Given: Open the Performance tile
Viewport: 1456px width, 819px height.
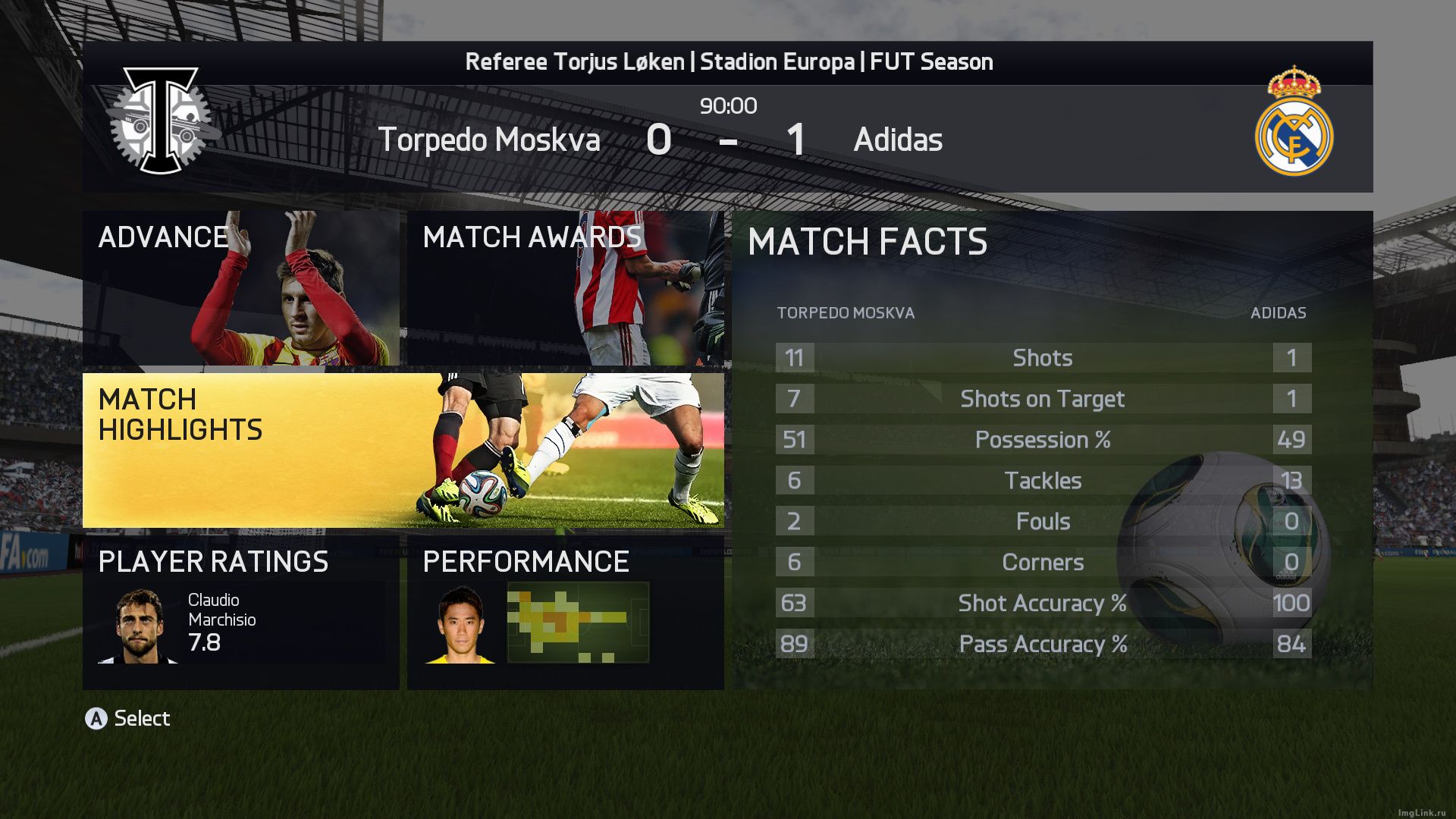Looking at the screenshot, I should tap(565, 612).
